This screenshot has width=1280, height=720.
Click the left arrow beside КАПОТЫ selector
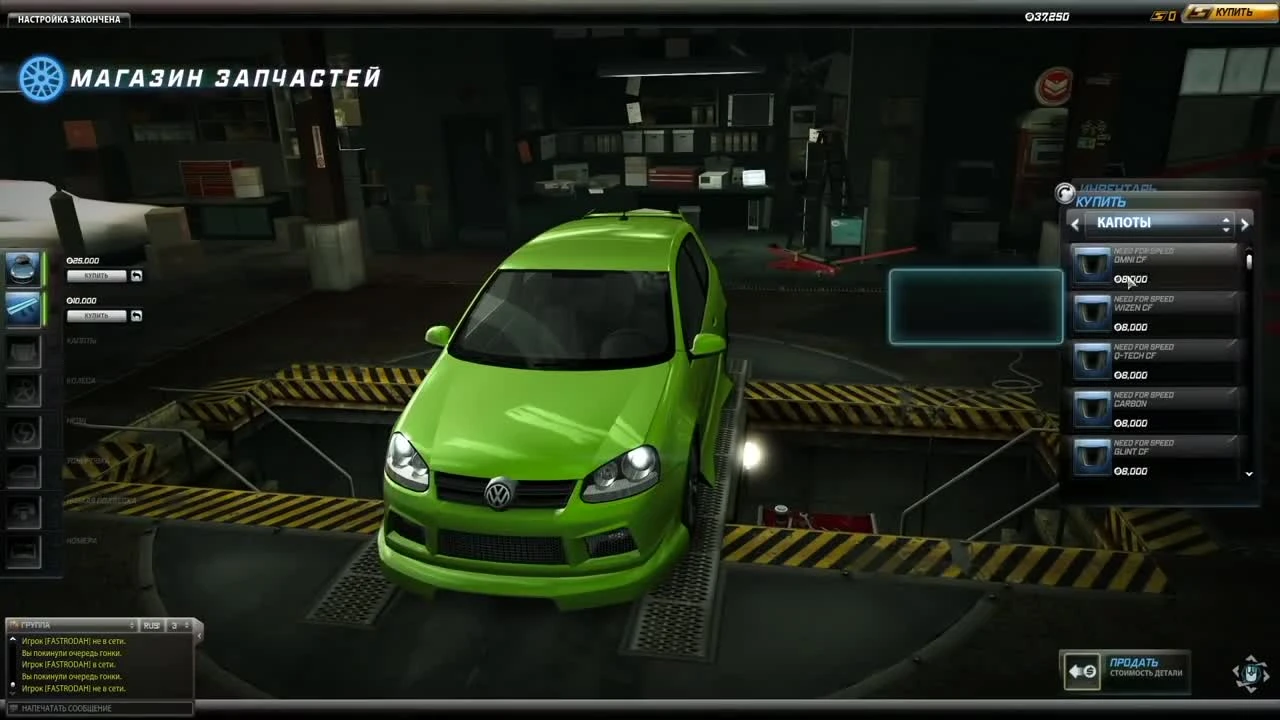pyautogui.click(x=1075, y=223)
